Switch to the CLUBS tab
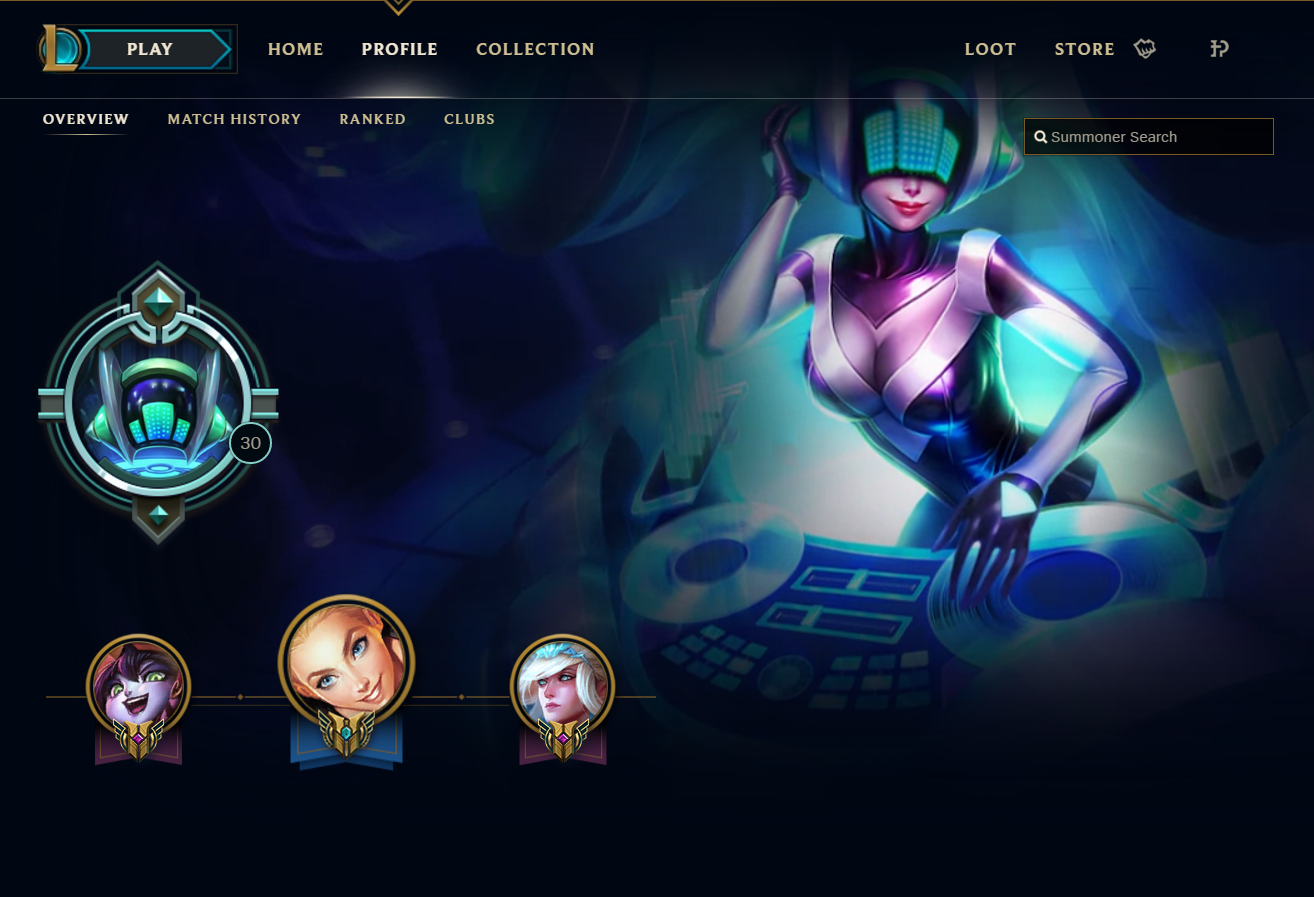Viewport: 1314px width, 897px height. tap(469, 119)
